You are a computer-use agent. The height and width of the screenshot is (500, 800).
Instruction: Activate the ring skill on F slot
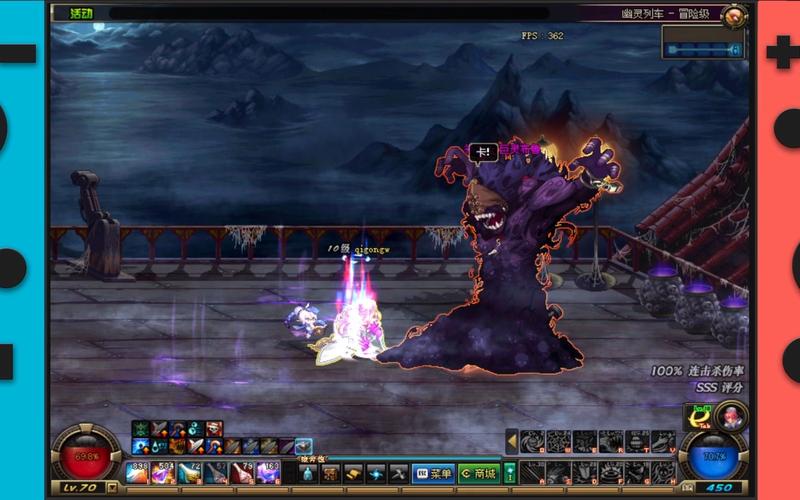[x=611, y=471]
